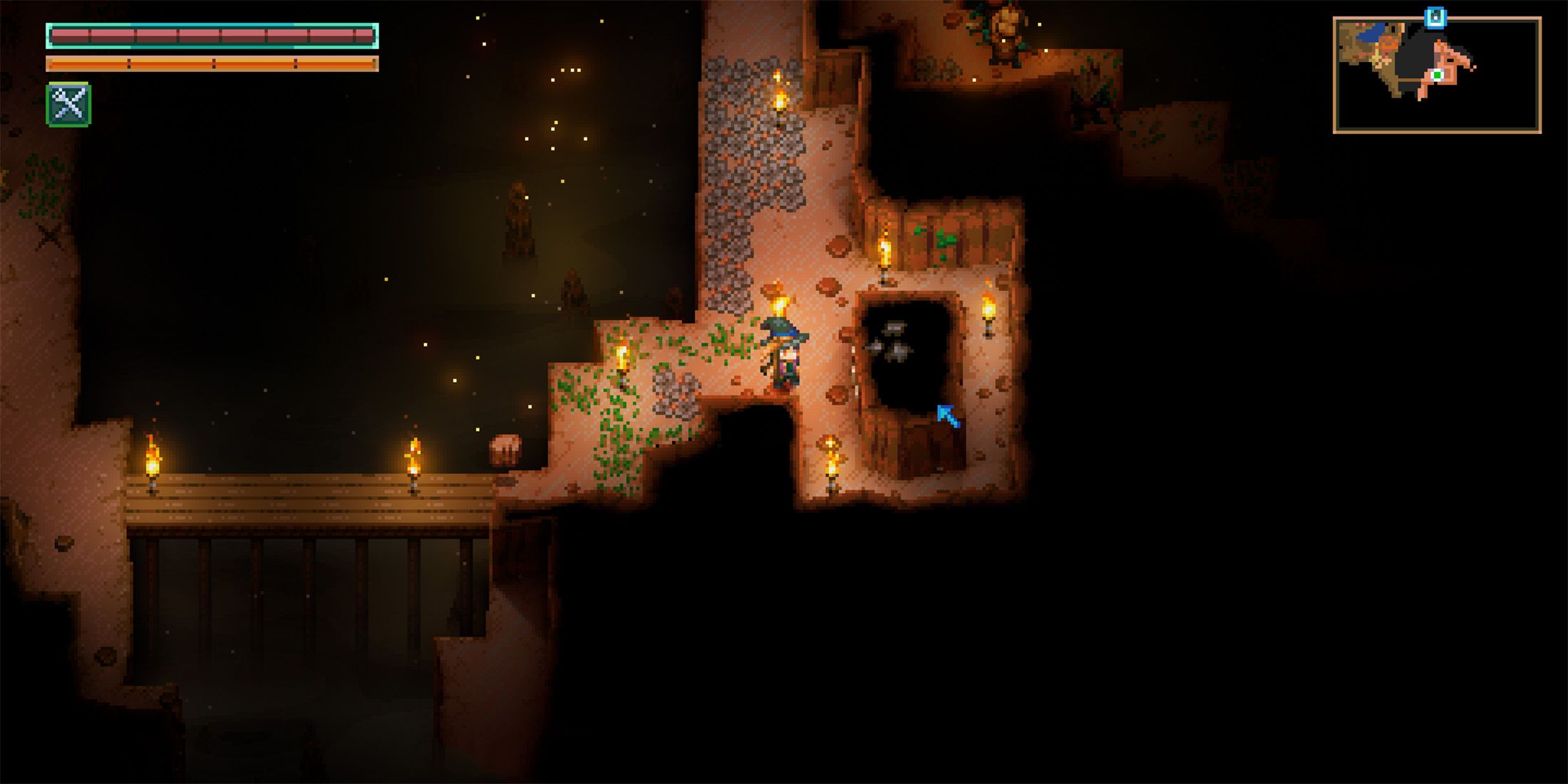Toggle the minimap display panel
Viewport: 1568px width, 784px height.
tap(1443, 71)
